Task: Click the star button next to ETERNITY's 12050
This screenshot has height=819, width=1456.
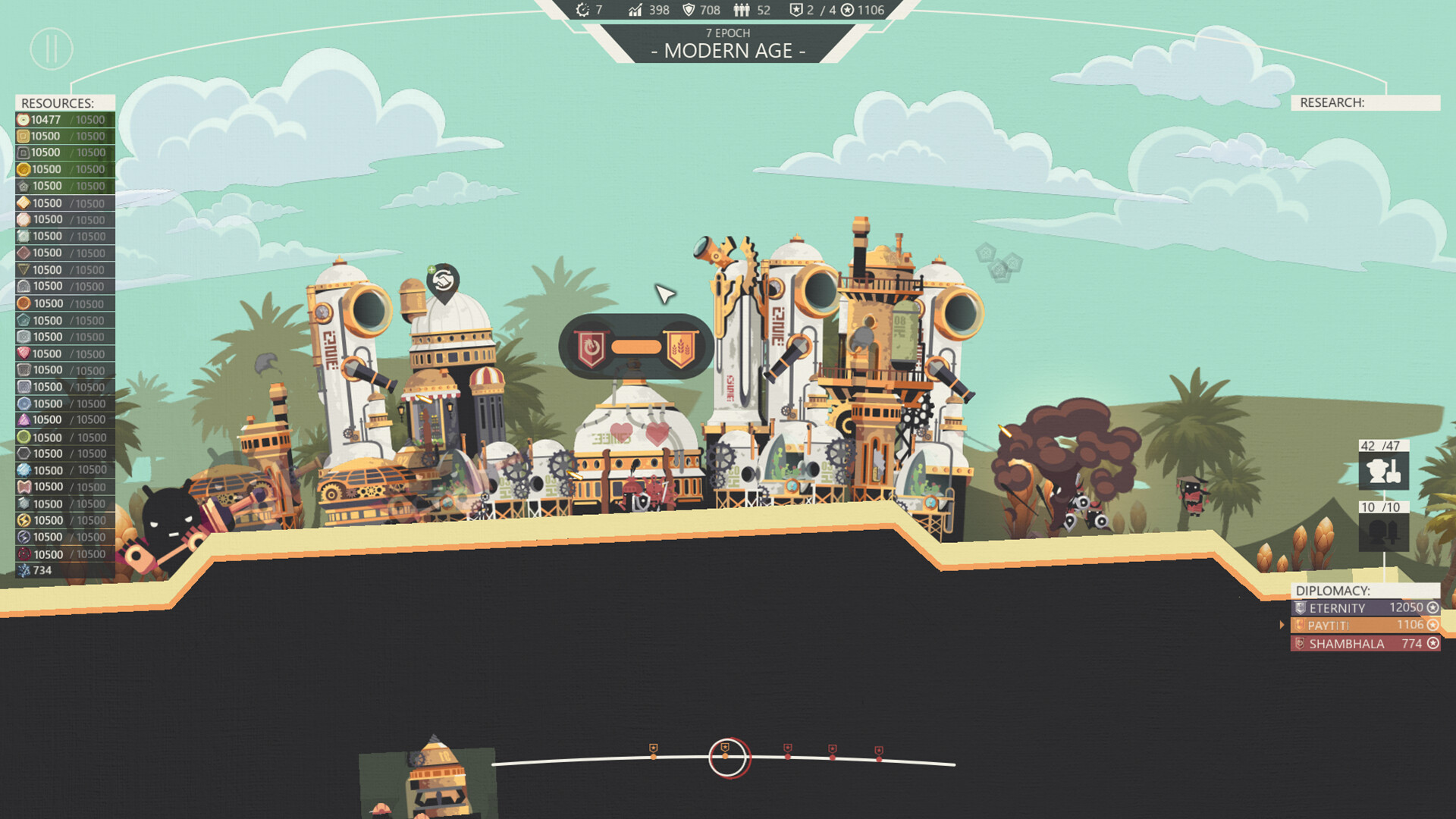Action: tap(1432, 607)
